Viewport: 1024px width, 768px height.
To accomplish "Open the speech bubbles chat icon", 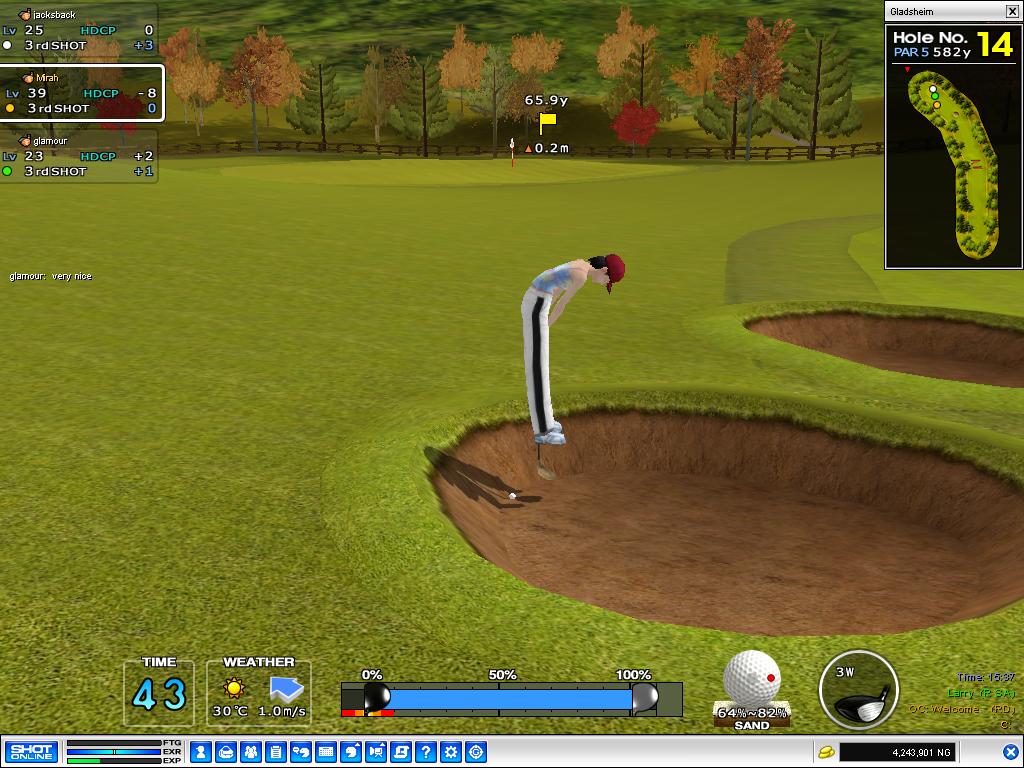I will pos(301,752).
